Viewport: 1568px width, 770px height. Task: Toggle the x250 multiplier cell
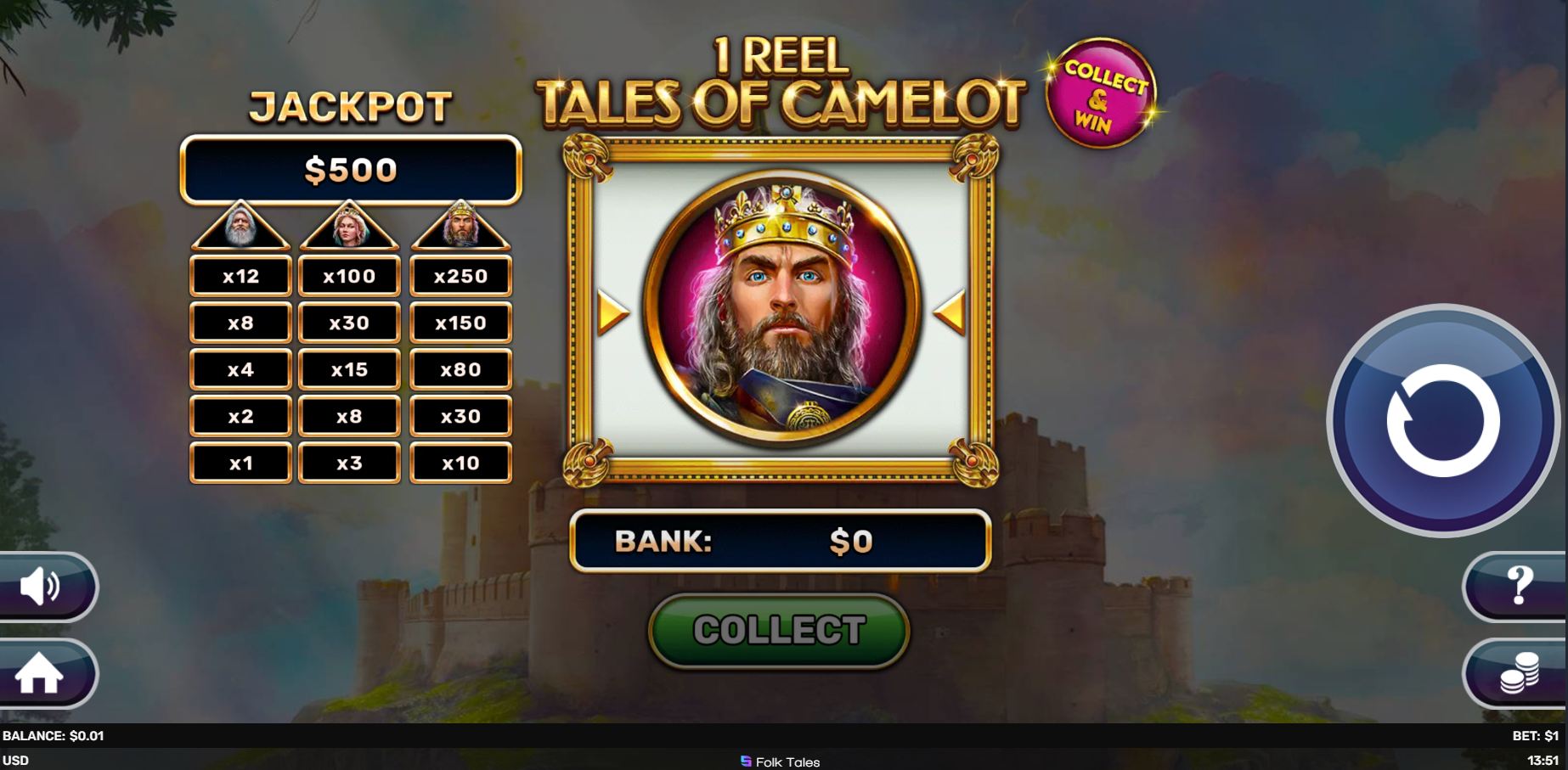point(461,276)
